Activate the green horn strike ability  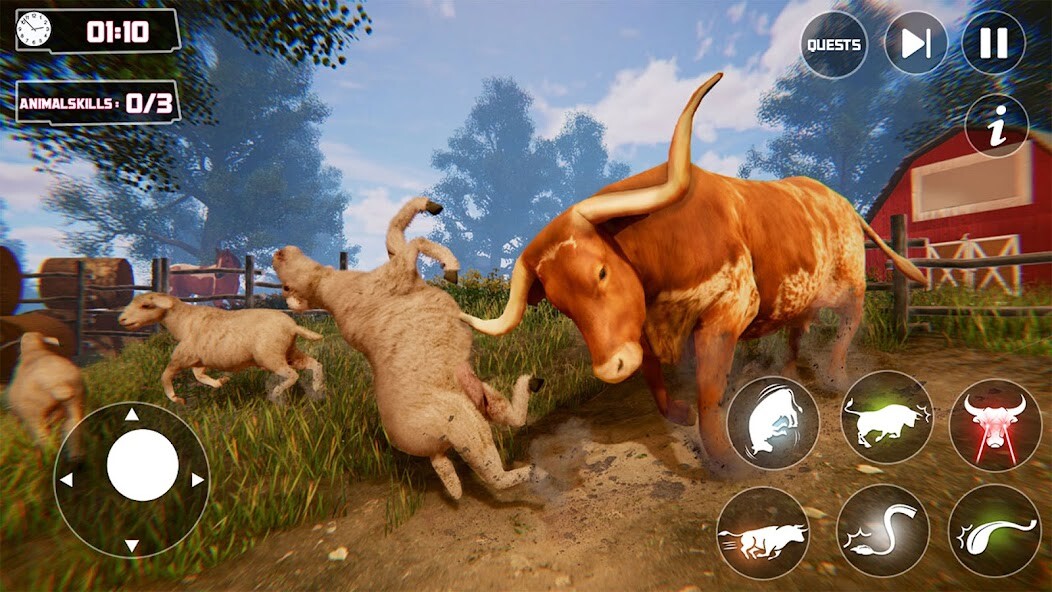tap(994, 531)
